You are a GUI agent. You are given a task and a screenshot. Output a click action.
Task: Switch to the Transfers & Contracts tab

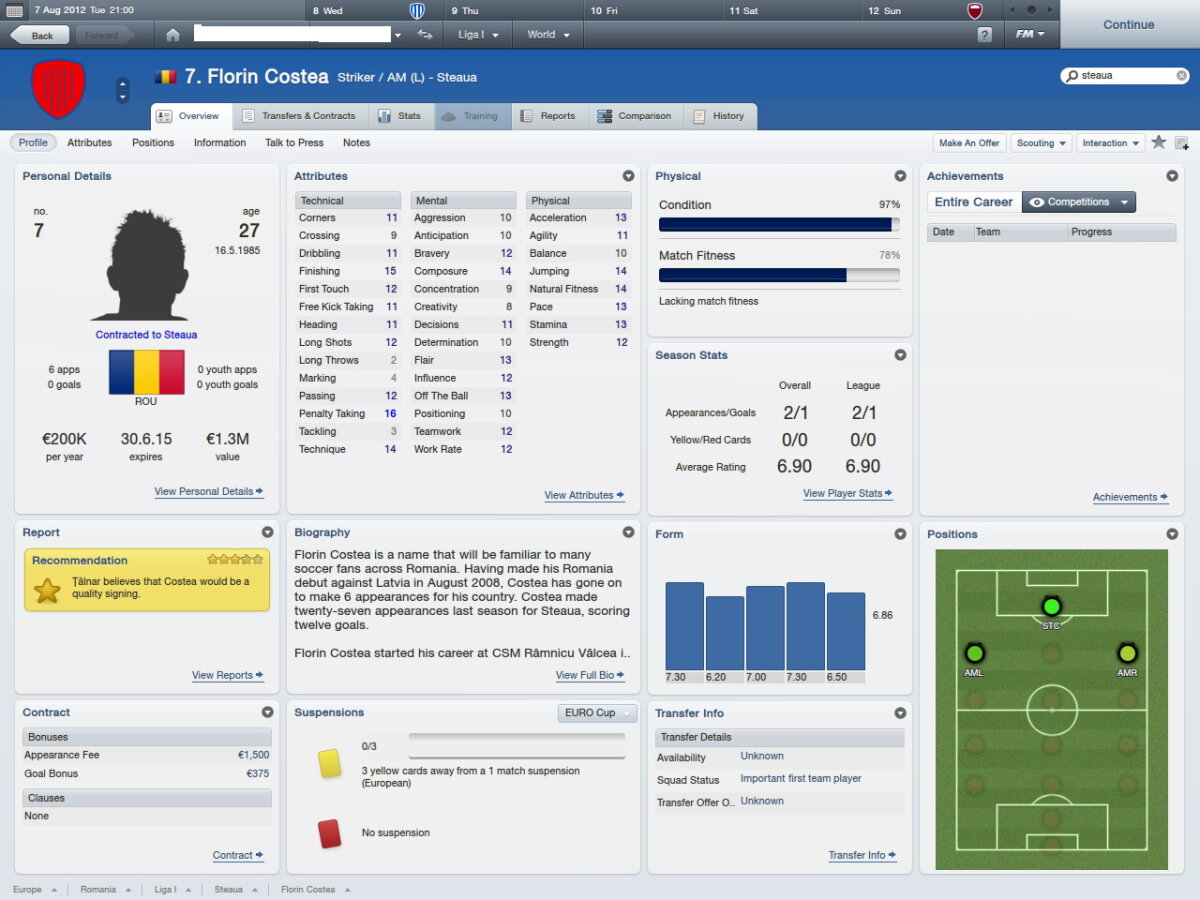click(x=300, y=116)
